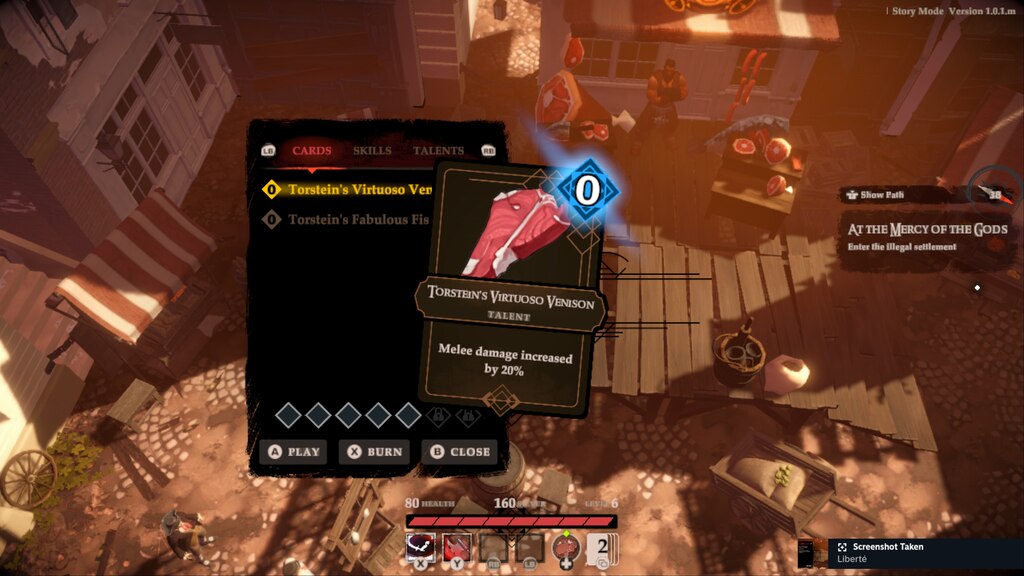Open the Skills tab
1024x576 pixels.
point(372,151)
